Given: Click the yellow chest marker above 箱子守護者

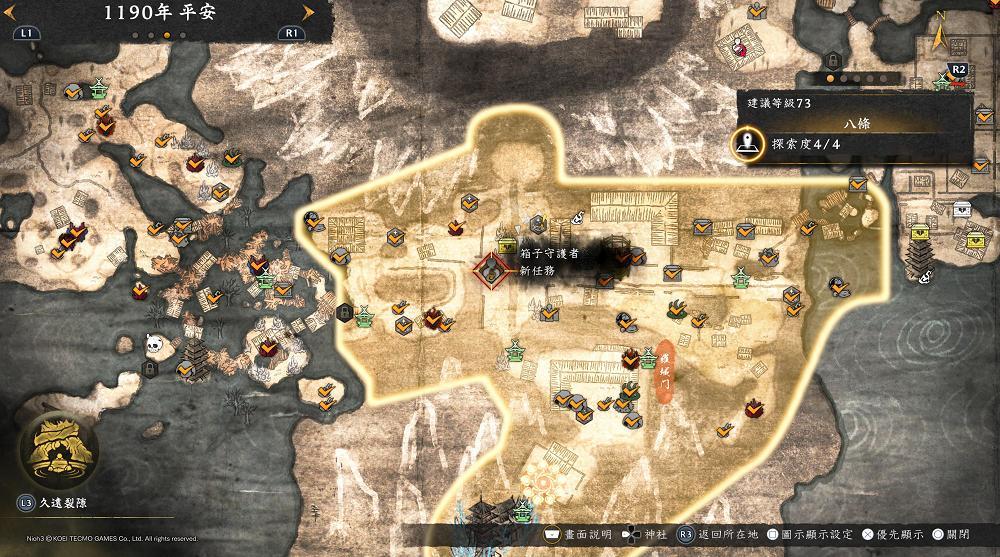Looking at the screenshot, I should coord(506,245).
